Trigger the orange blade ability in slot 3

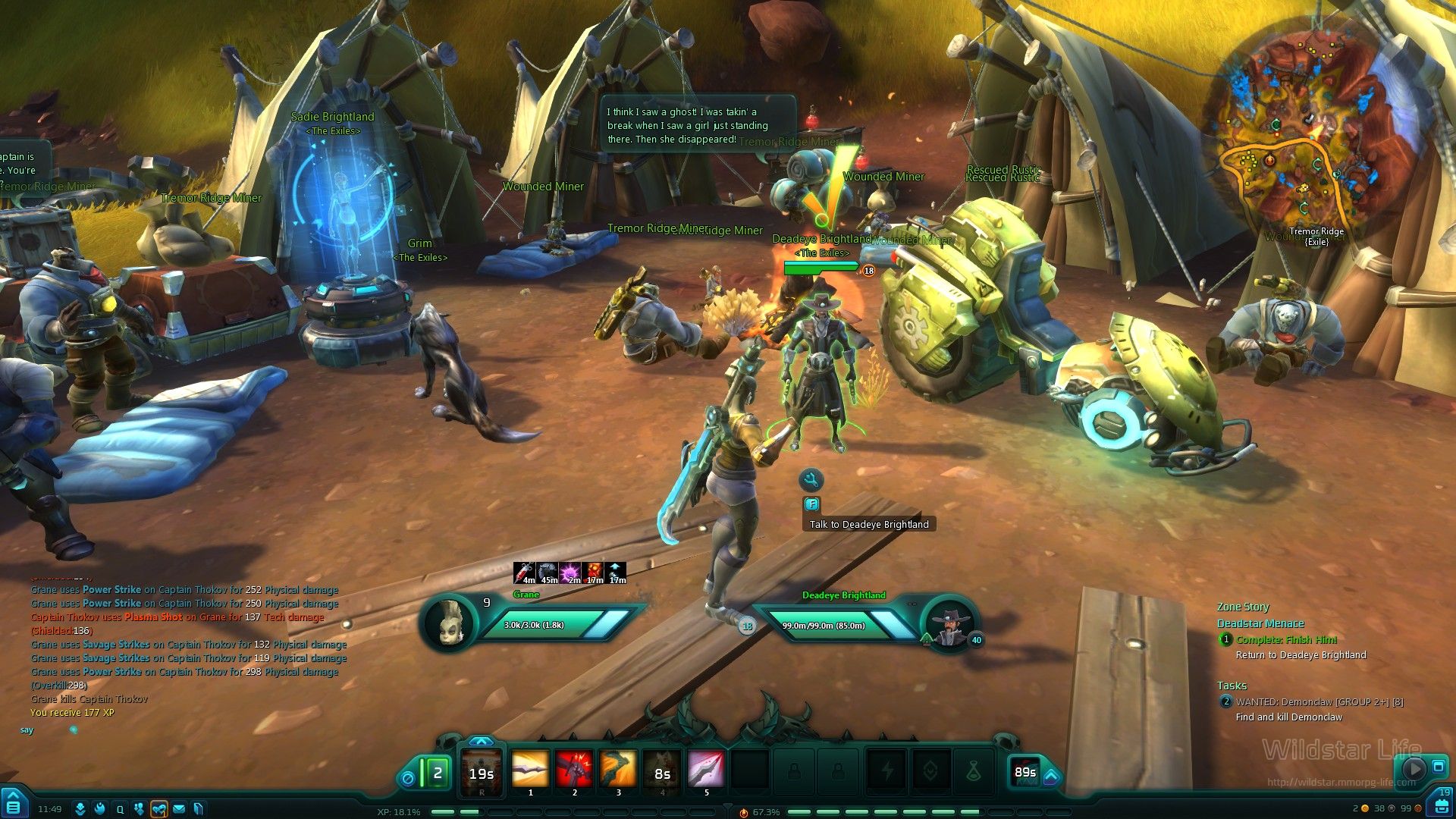[618, 770]
